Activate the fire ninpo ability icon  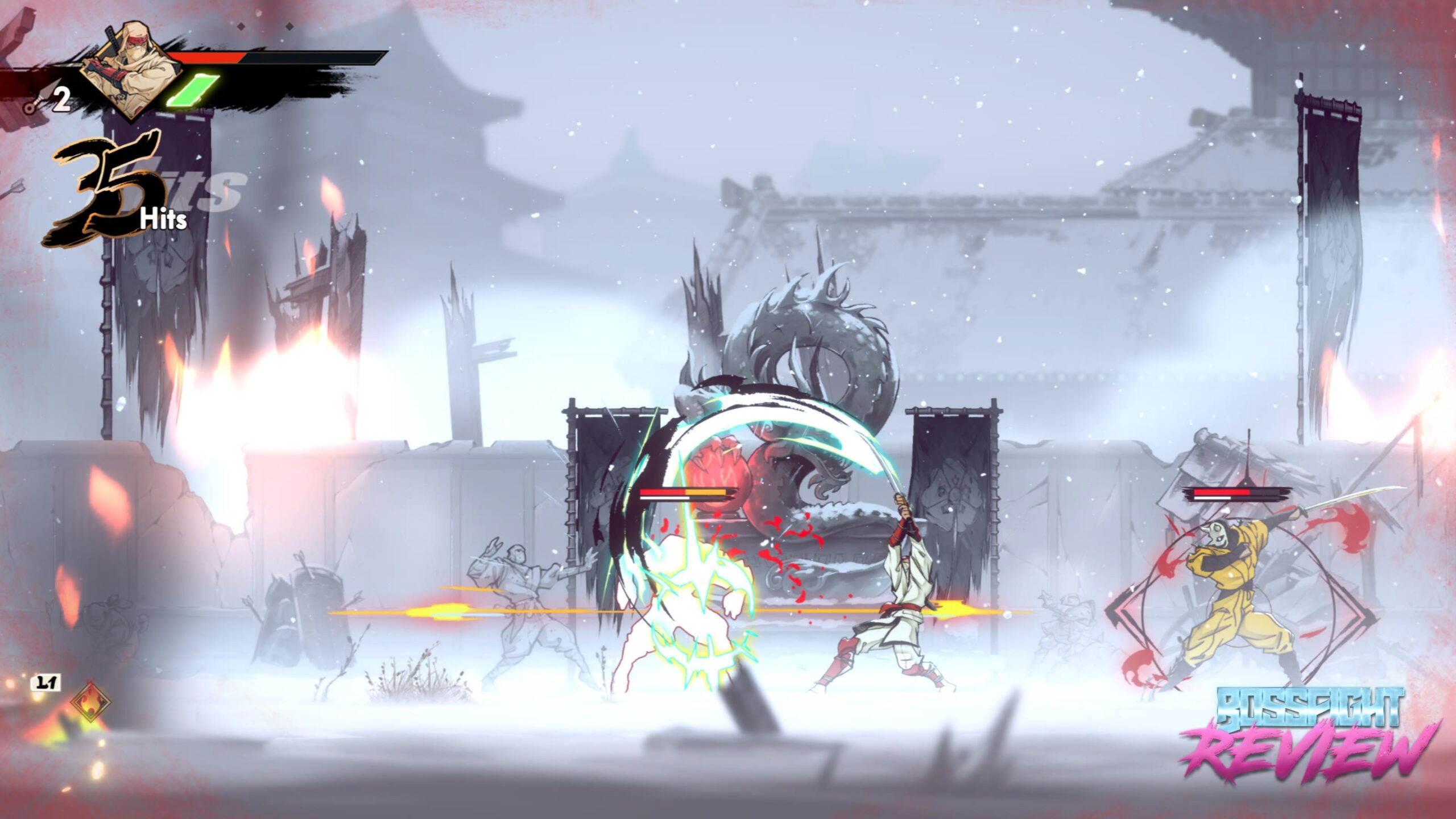(90, 701)
